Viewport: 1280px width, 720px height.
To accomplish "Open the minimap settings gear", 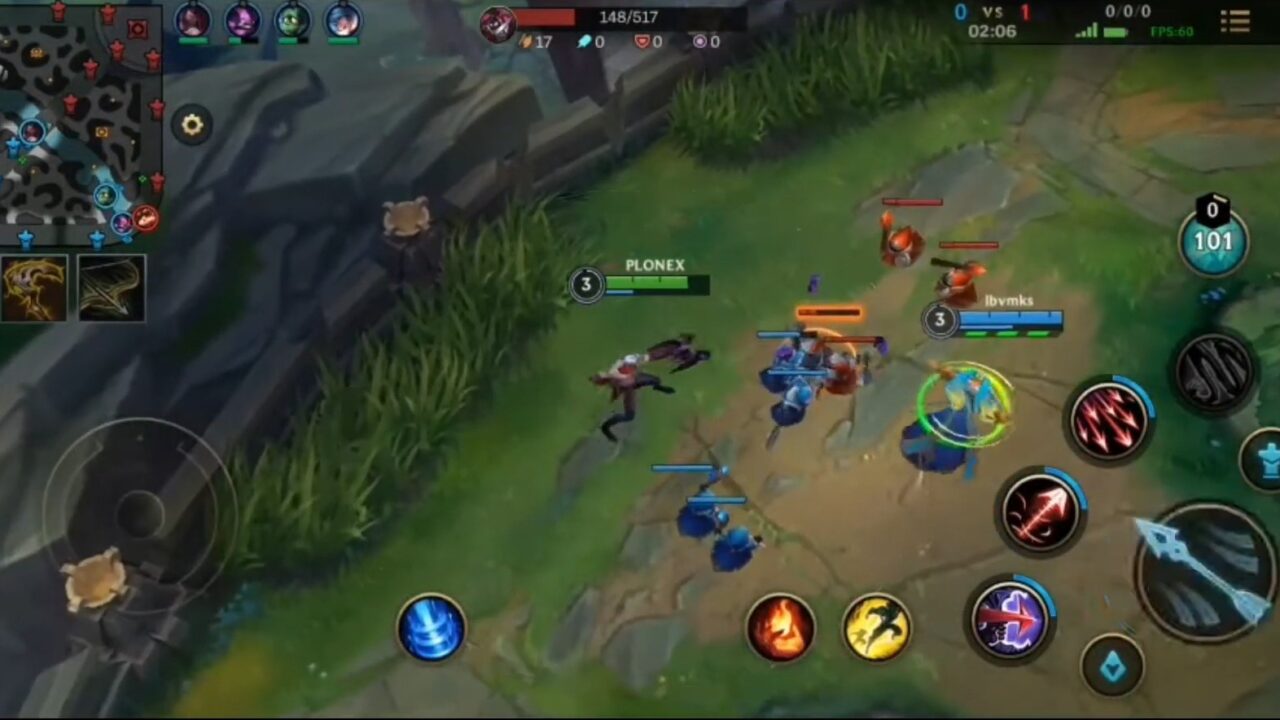I will pos(191,124).
